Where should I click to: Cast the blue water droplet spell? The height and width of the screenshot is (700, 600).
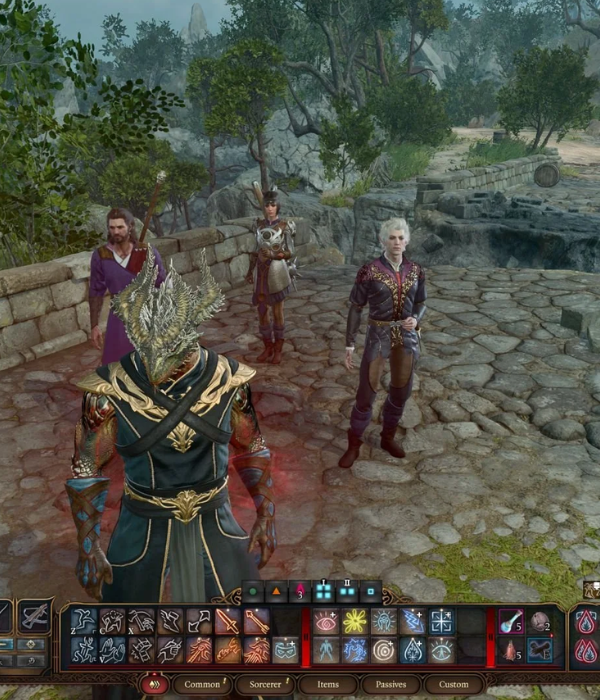click(412, 651)
